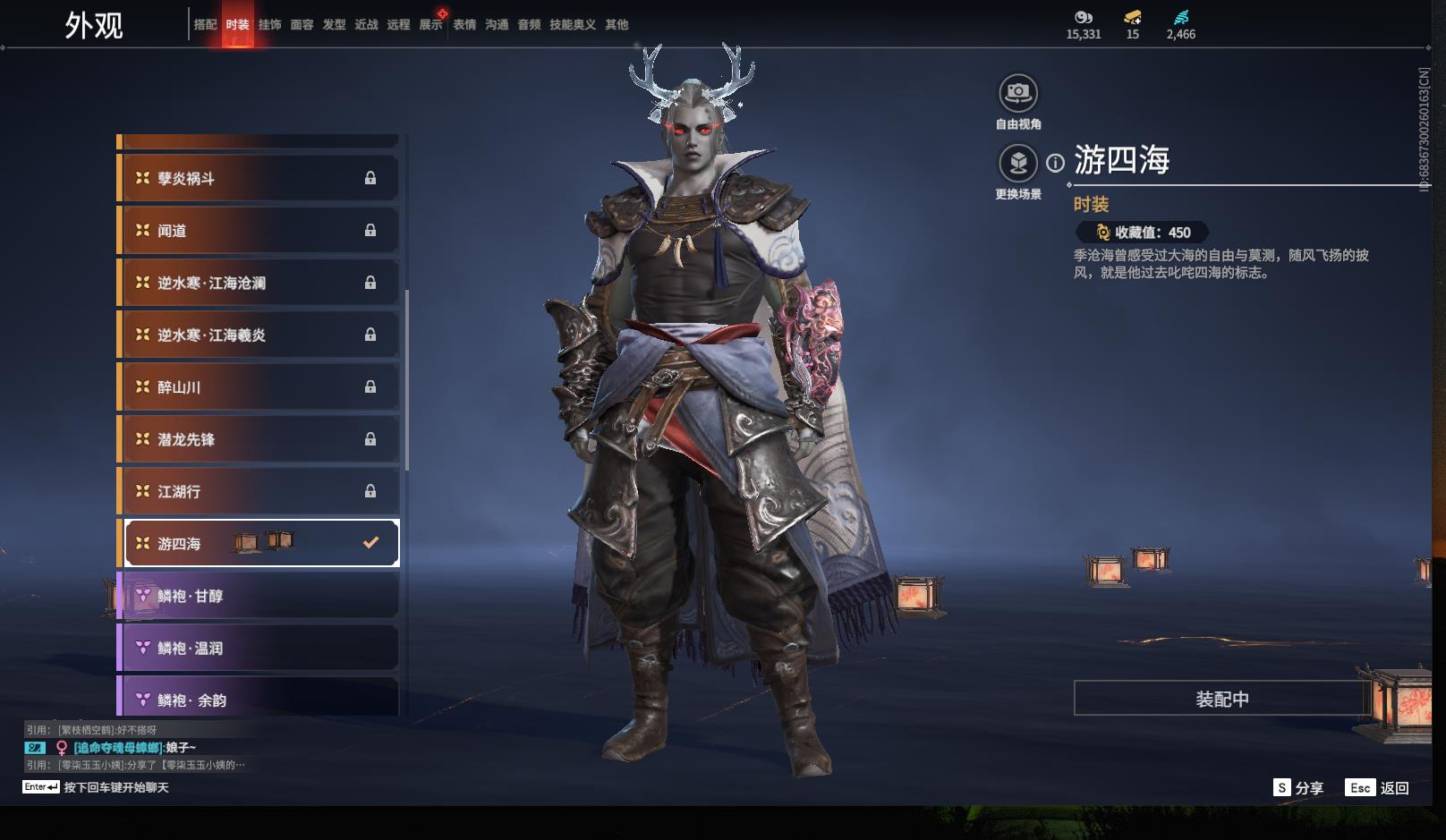Toggle the 自由视角 free camera icon

tap(1017, 93)
